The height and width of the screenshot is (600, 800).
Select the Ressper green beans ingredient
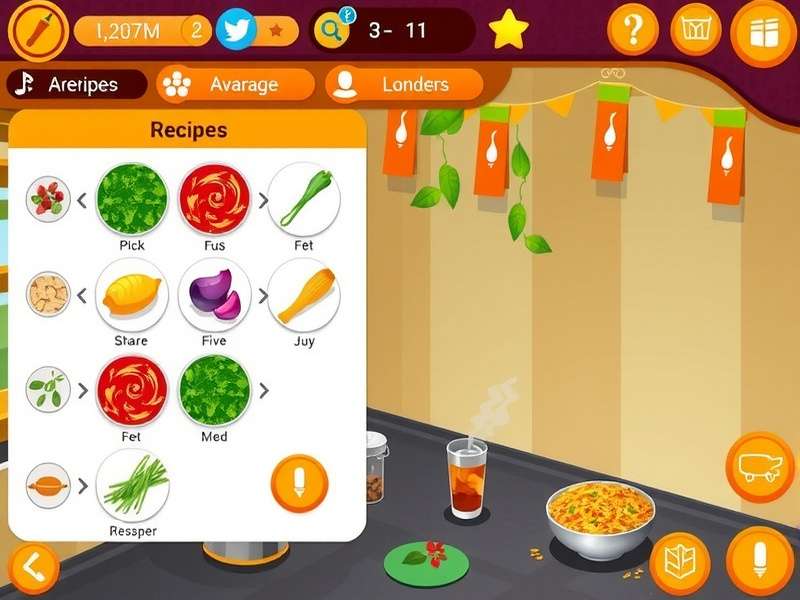tap(132, 484)
